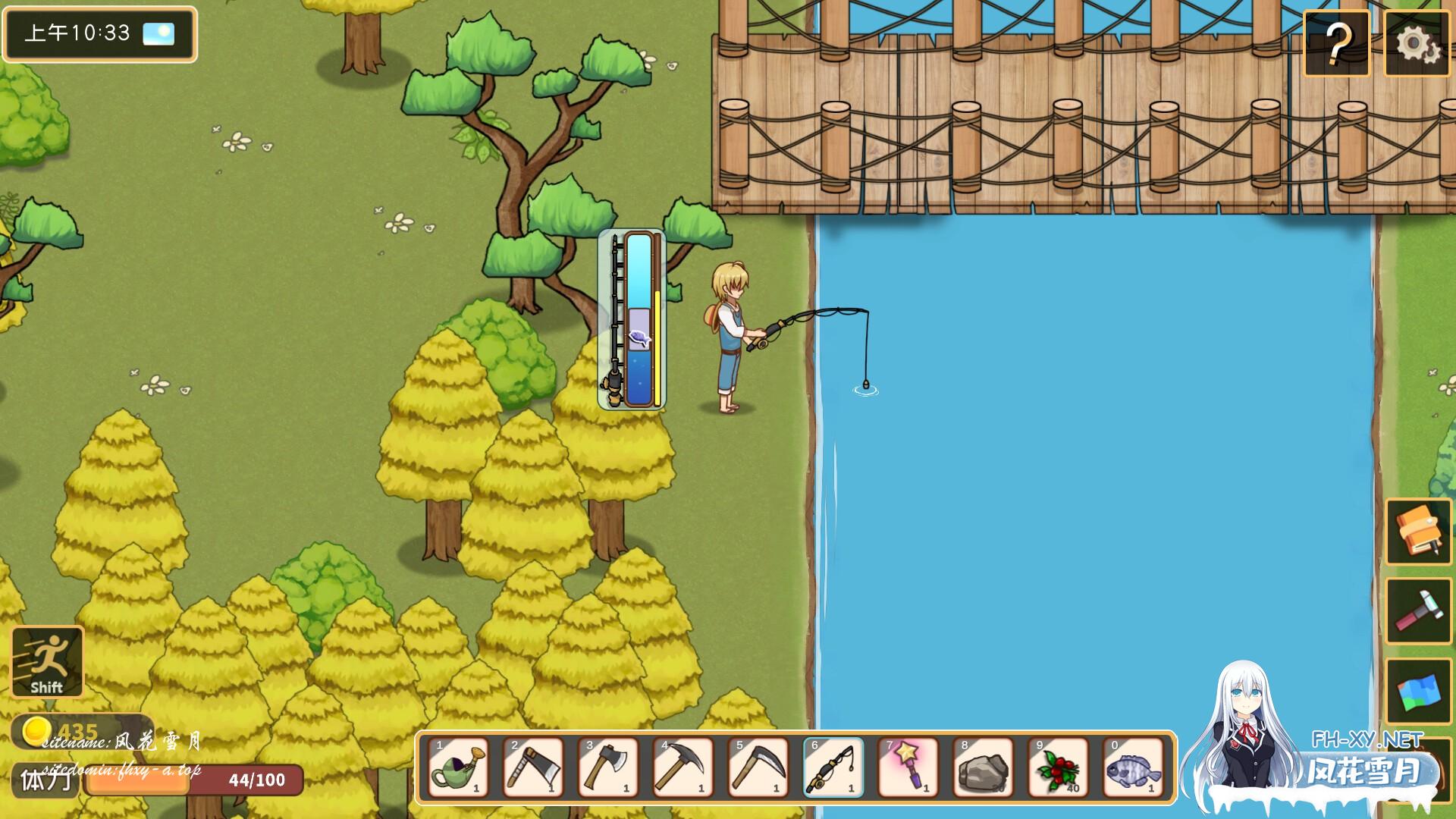Select the stone in slot 8

(x=984, y=767)
